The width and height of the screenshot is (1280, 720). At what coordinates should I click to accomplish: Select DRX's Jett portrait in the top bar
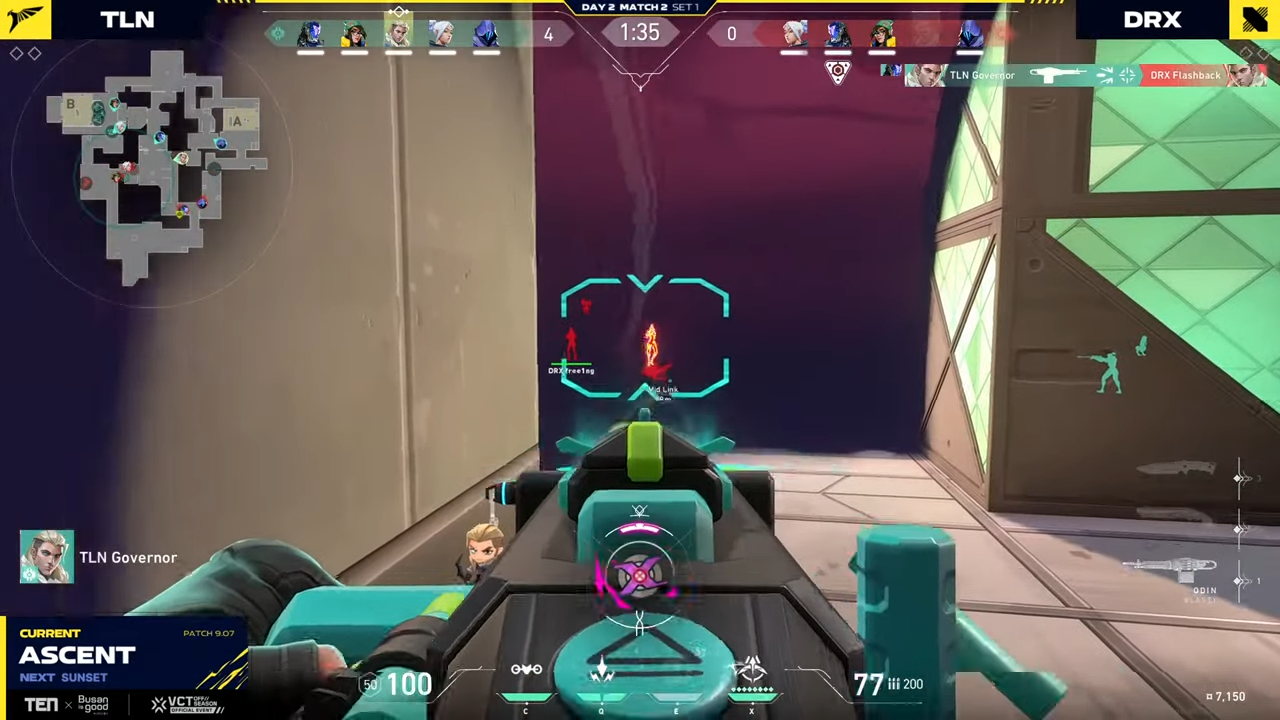(794, 35)
